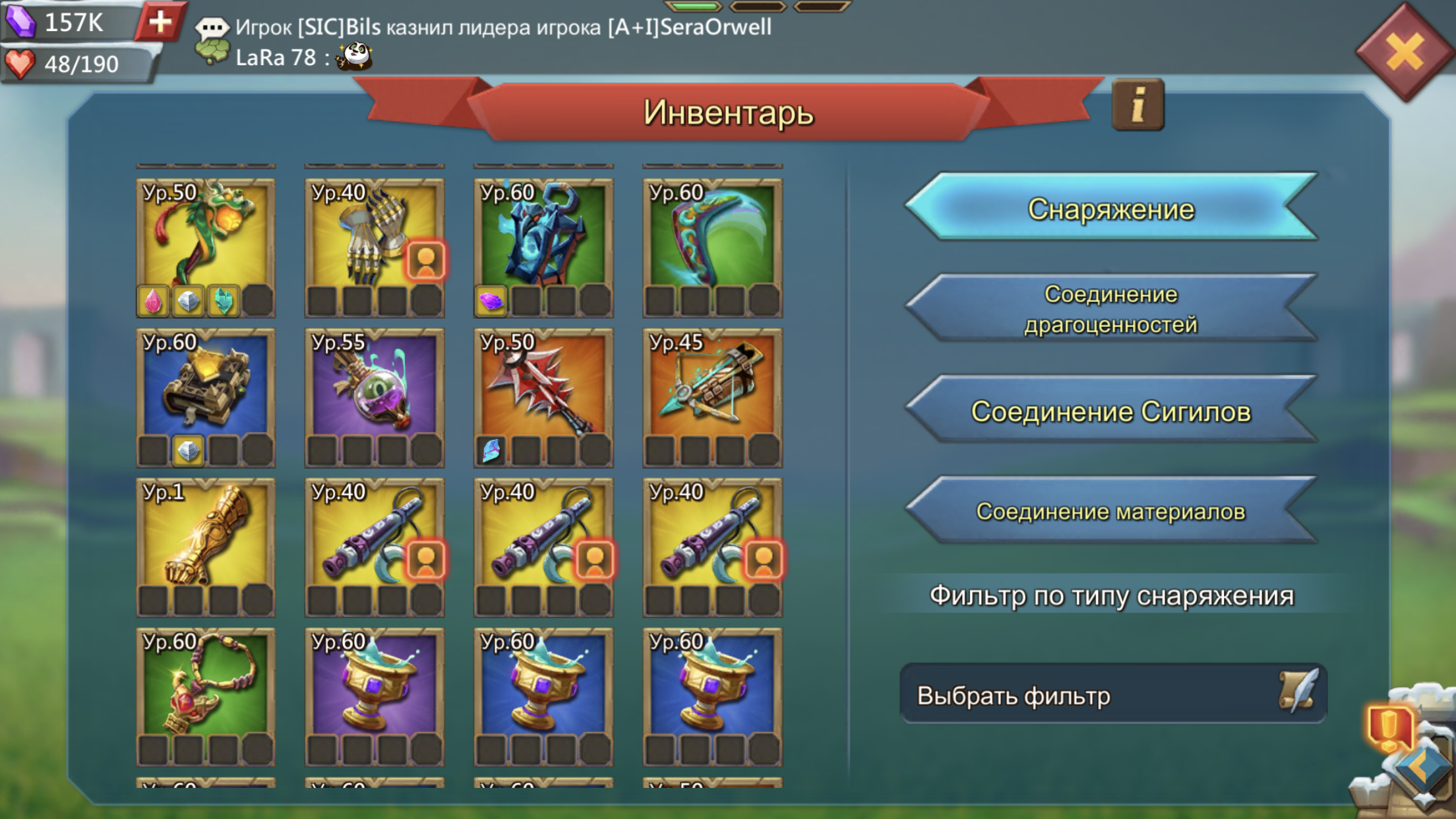Choose the level 40 golden gauntlets
The width and height of the screenshot is (1456, 819).
[374, 237]
